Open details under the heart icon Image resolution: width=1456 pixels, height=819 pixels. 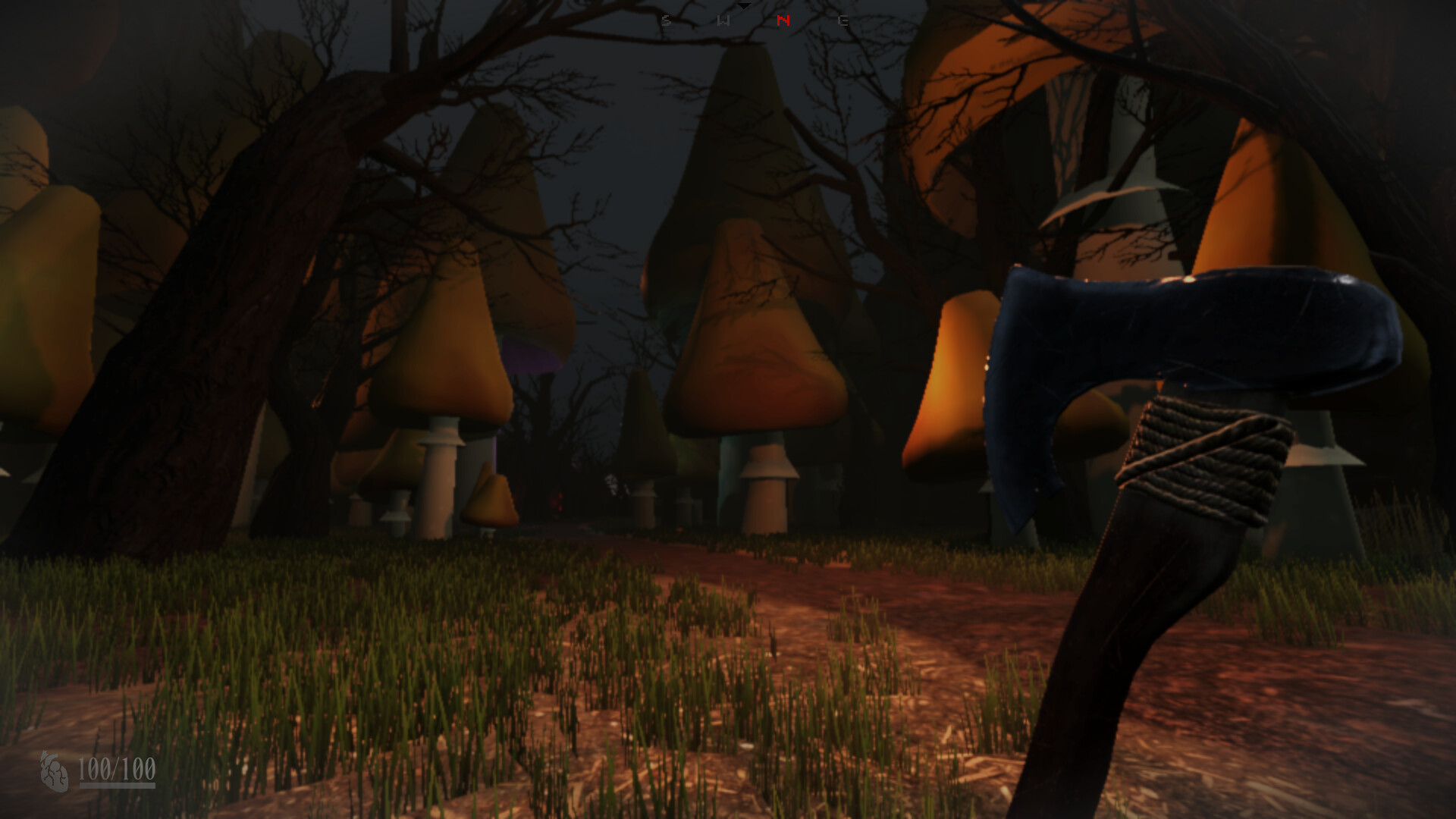(x=55, y=772)
